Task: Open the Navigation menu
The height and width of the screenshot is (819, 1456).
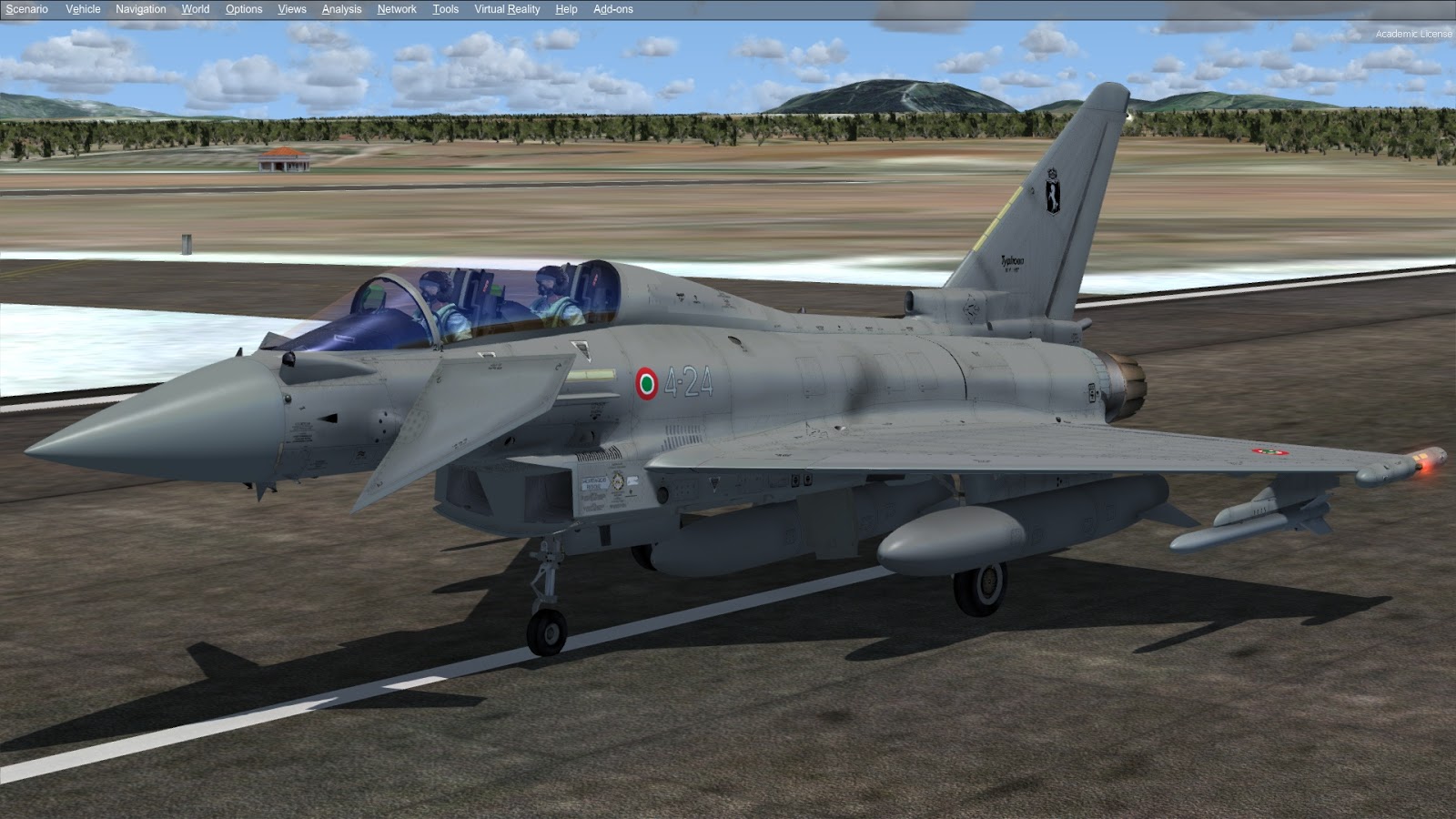Action: tap(139, 9)
